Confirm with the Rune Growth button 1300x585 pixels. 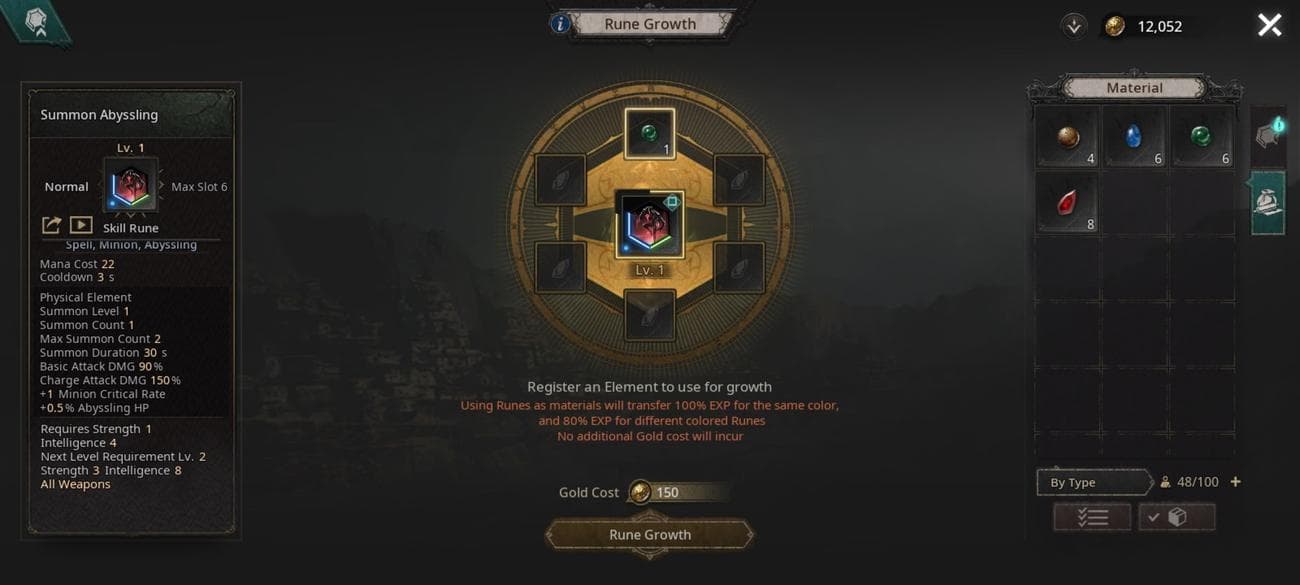click(x=650, y=534)
